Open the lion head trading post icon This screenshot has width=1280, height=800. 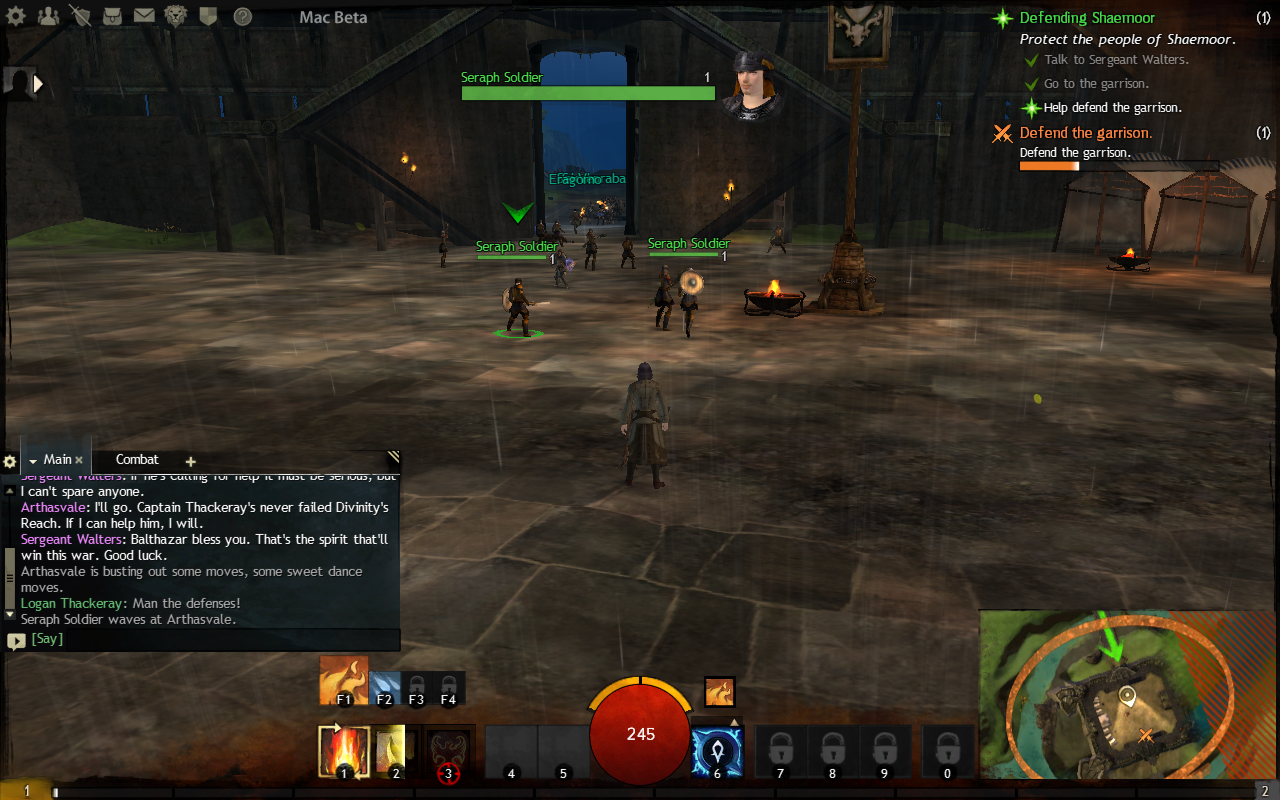[175, 16]
